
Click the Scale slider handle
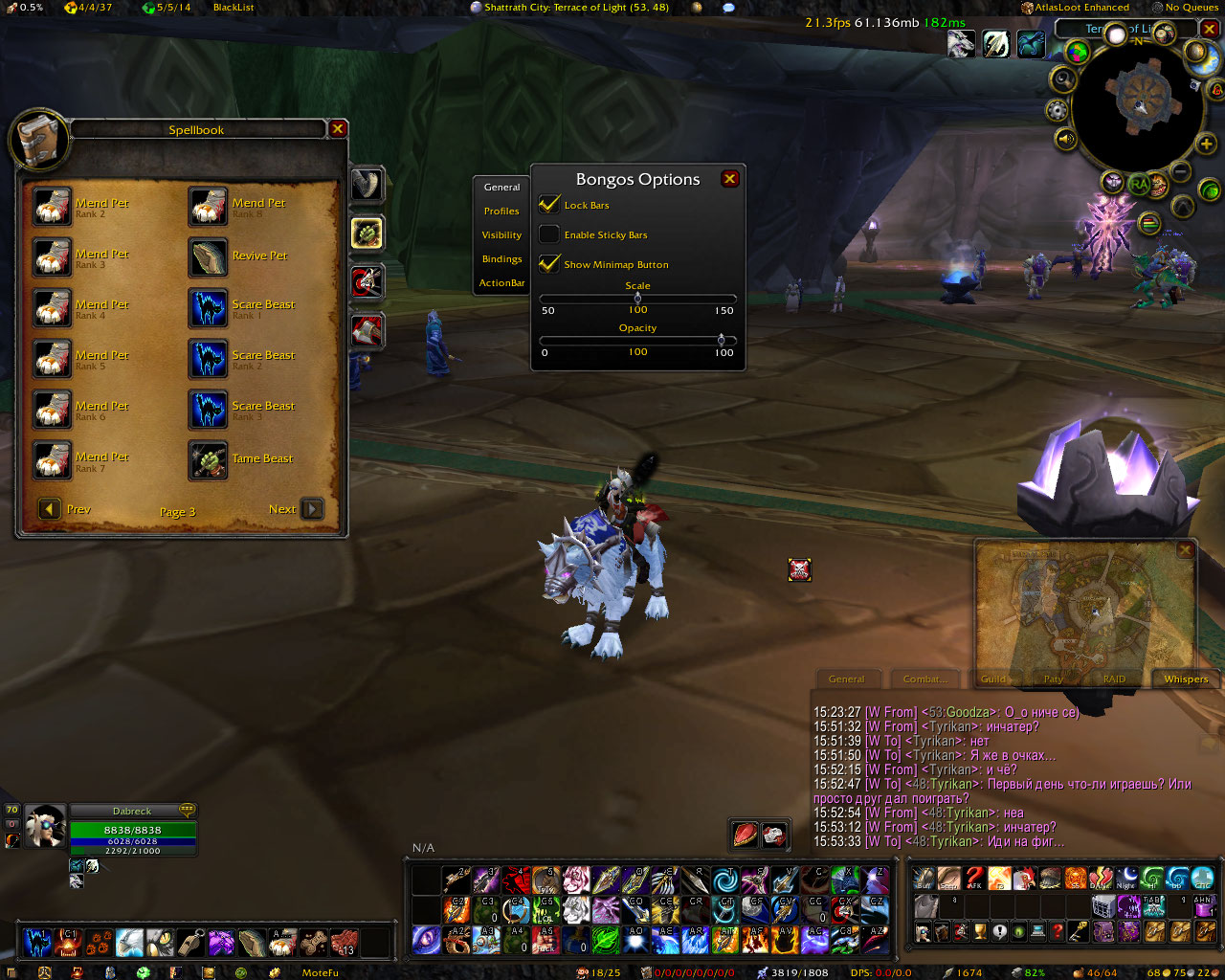(x=637, y=298)
